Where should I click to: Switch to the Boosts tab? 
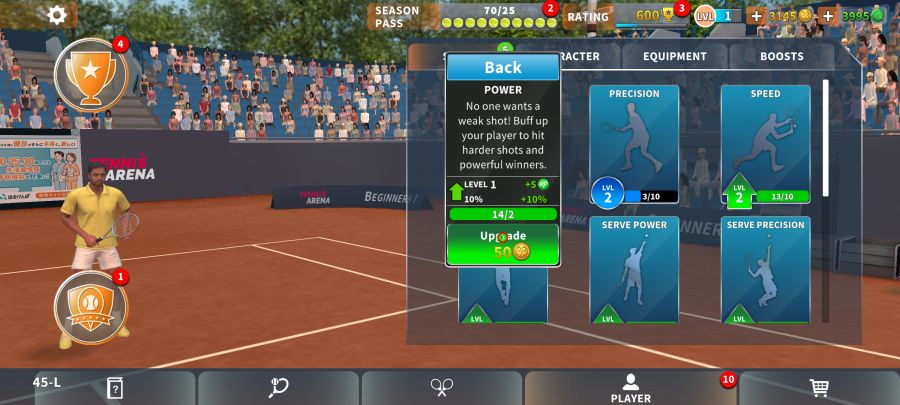pyautogui.click(x=781, y=57)
